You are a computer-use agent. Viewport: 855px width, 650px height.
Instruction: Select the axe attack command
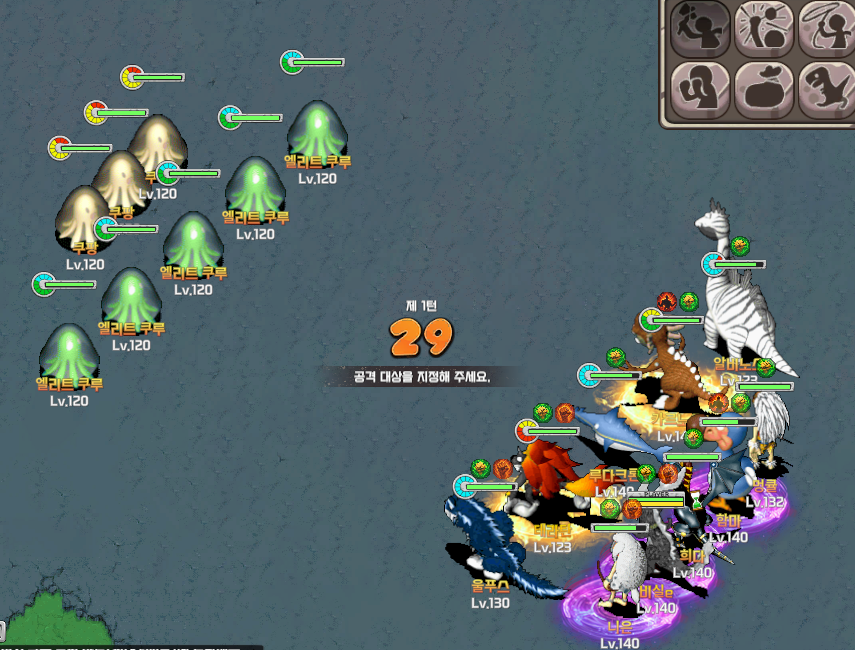pyautogui.click(x=699, y=27)
